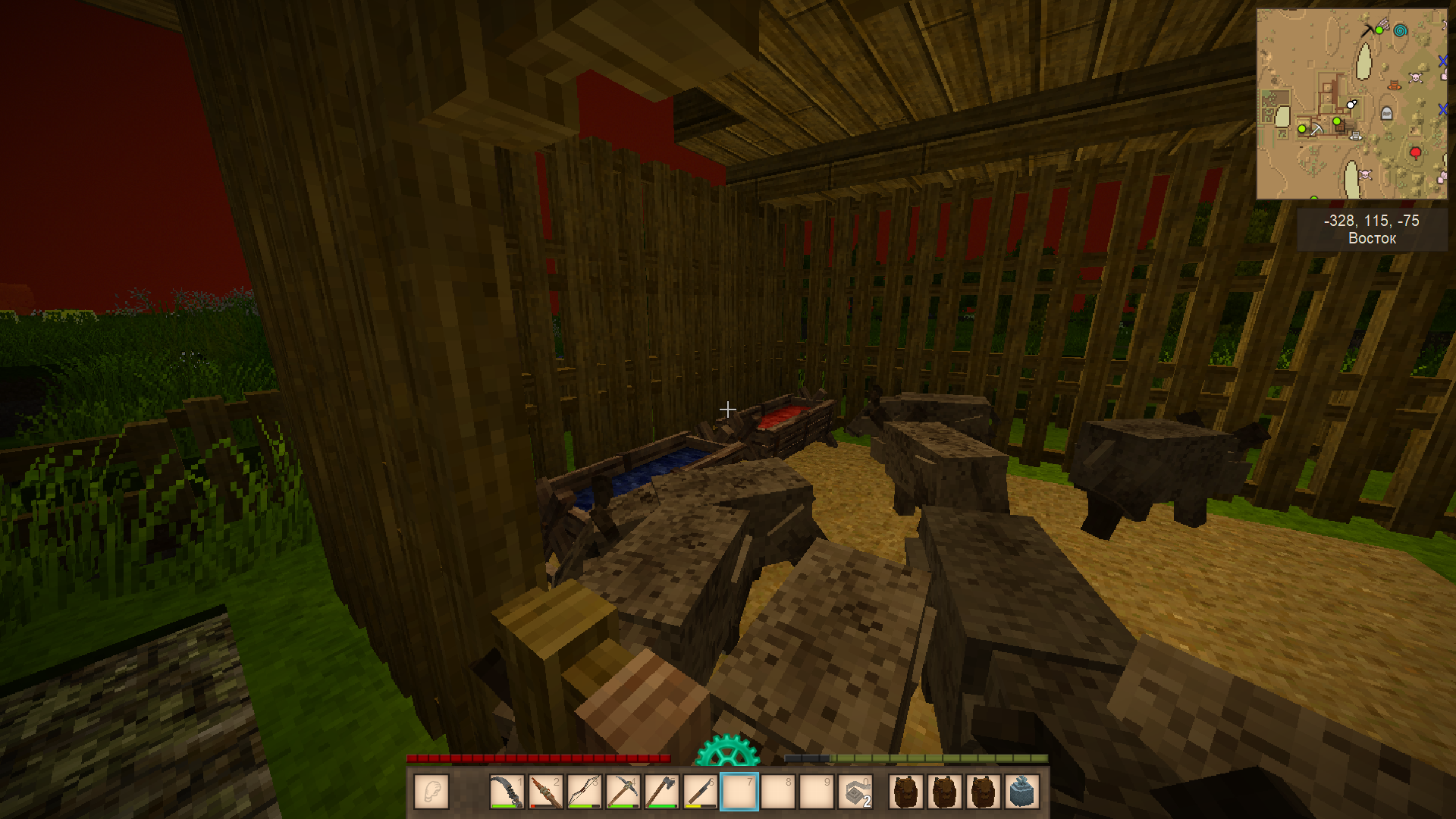This screenshot has width=1456, height=819.
Task: Select the spear in hotbar slot 2
Action: click(545, 792)
